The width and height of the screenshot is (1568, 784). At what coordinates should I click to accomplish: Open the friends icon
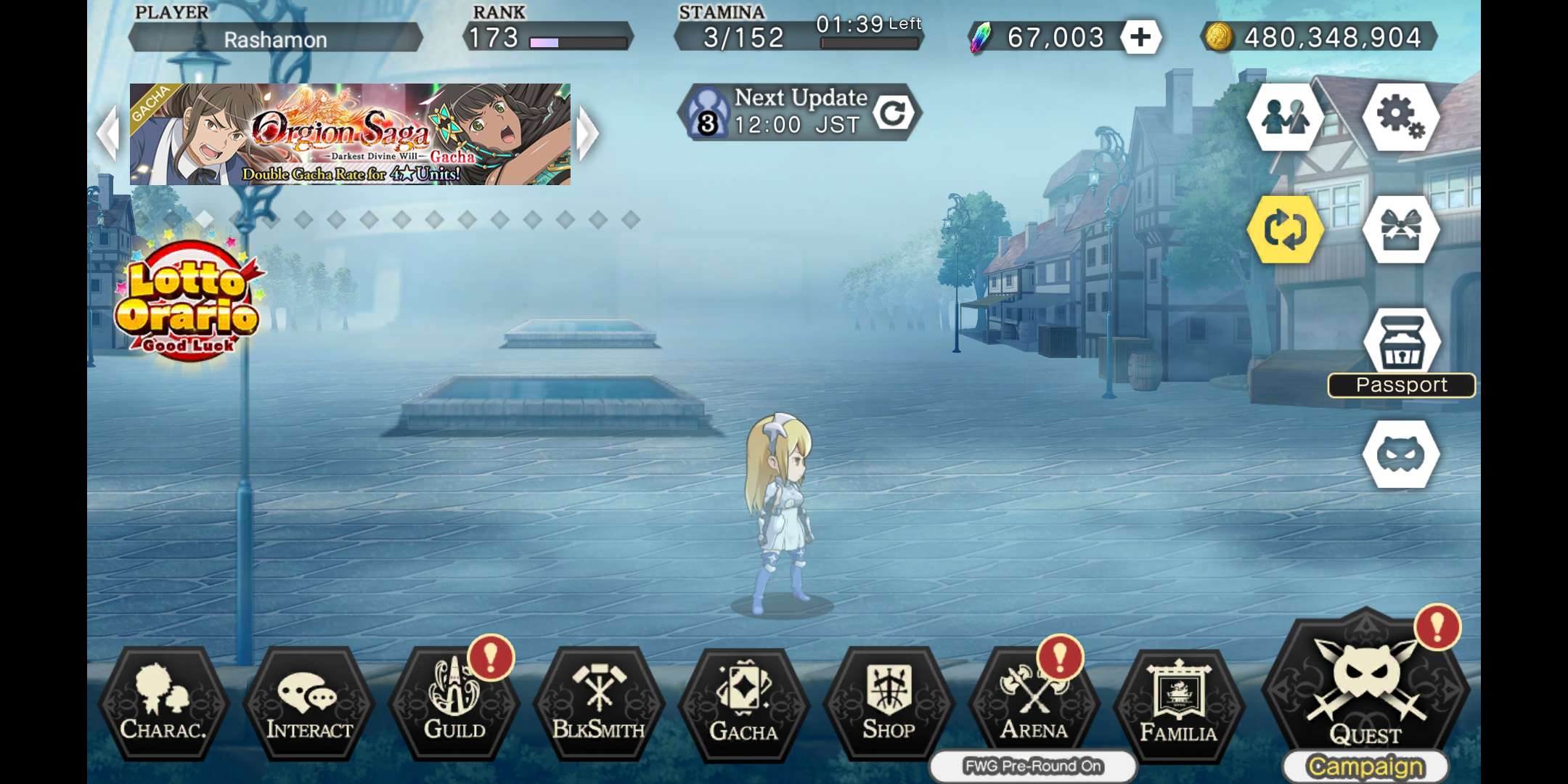[1286, 117]
